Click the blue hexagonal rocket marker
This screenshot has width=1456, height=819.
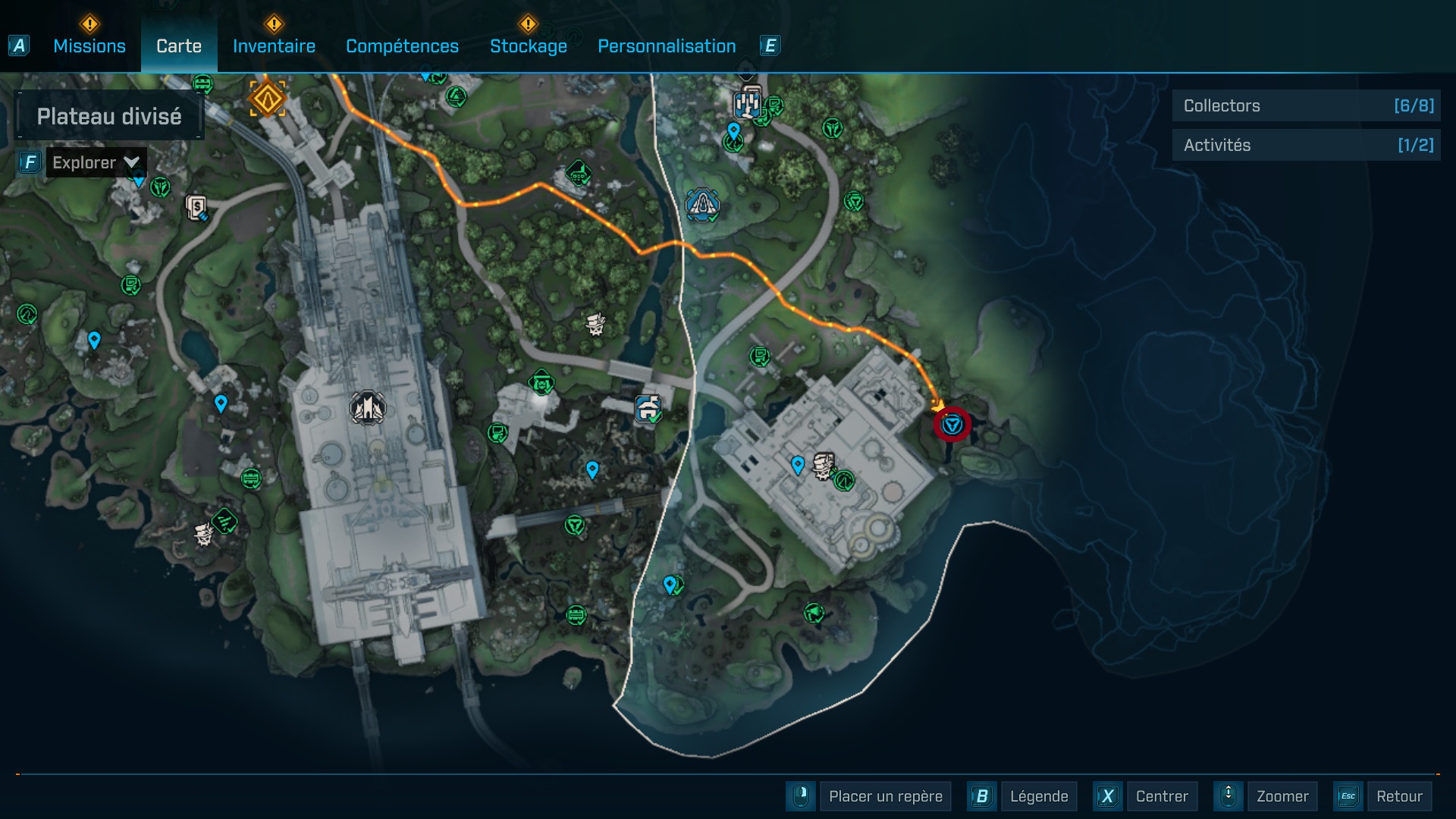(x=702, y=204)
